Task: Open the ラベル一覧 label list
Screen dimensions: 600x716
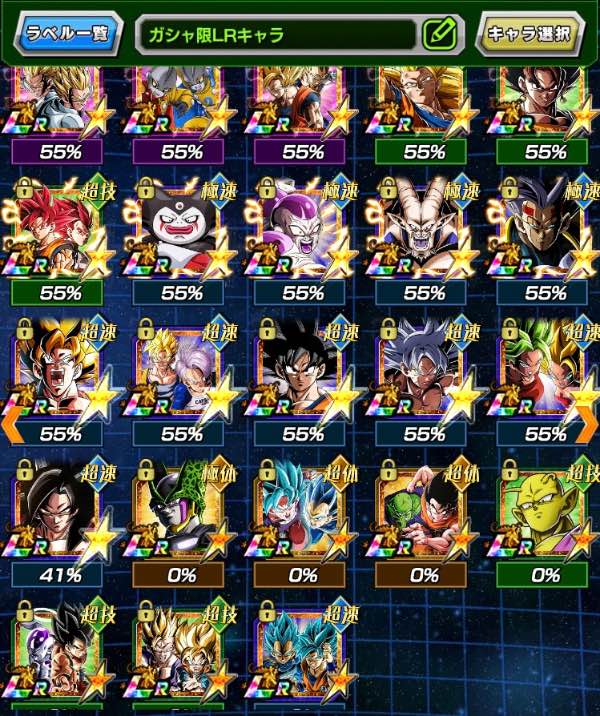Action: 66,34
